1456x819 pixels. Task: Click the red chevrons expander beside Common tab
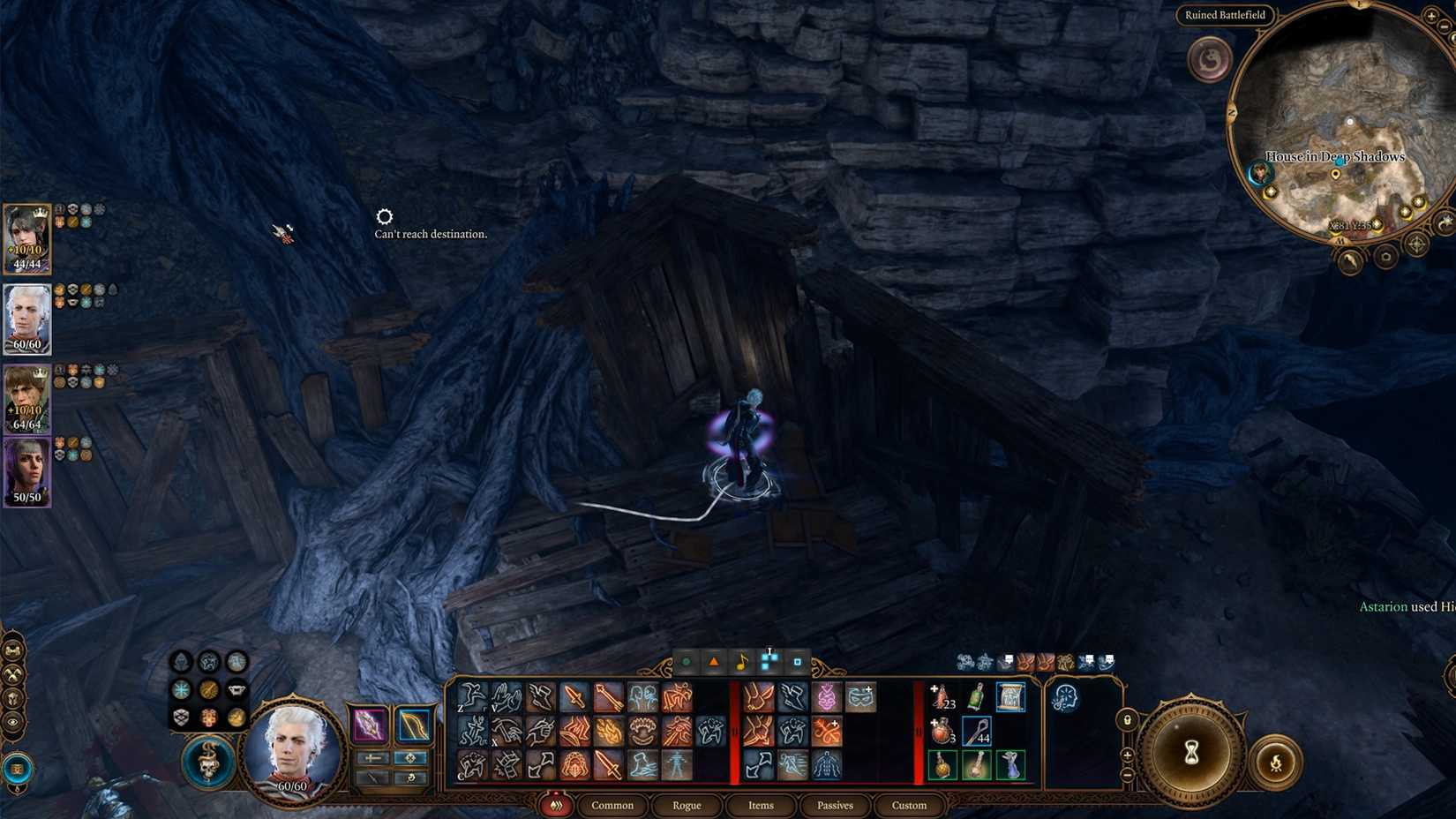click(x=556, y=806)
